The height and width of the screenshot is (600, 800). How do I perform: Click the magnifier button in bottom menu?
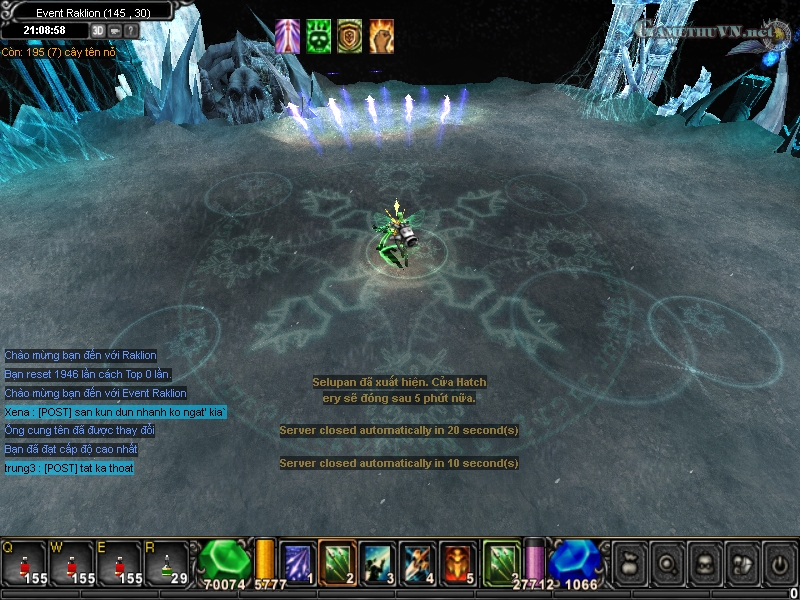click(x=665, y=563)
